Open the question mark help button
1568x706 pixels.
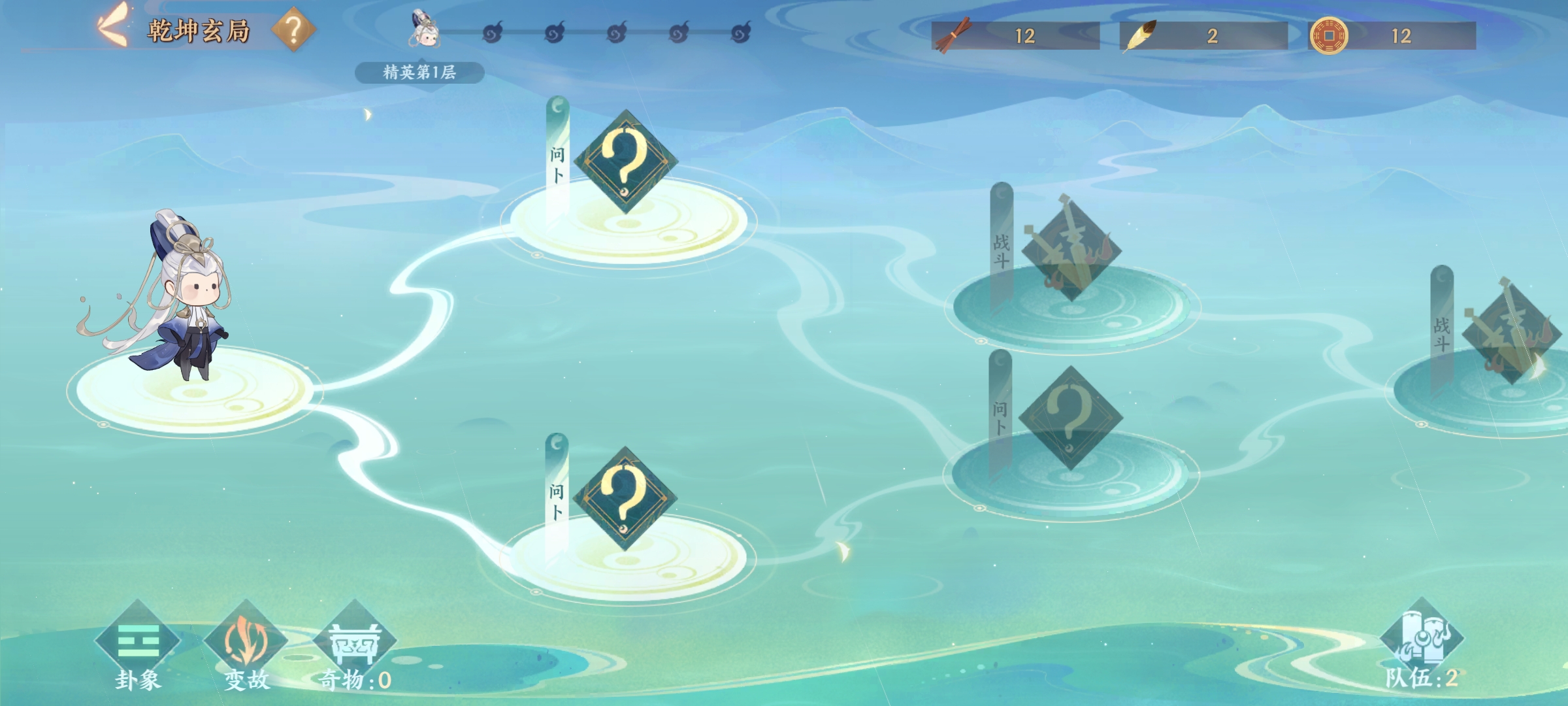(293, 29)
